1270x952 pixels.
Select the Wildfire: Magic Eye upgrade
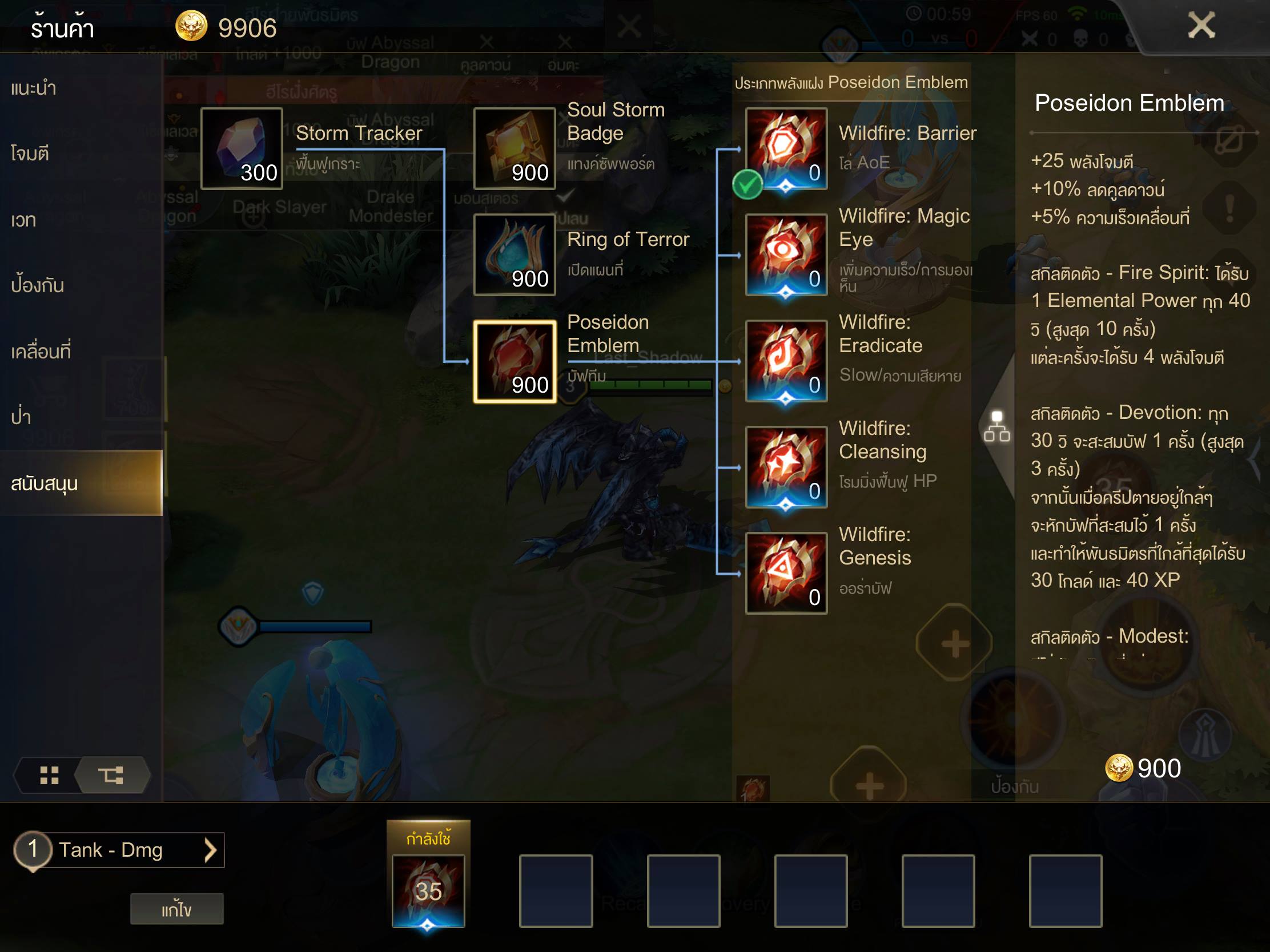[x=786, y=255]
